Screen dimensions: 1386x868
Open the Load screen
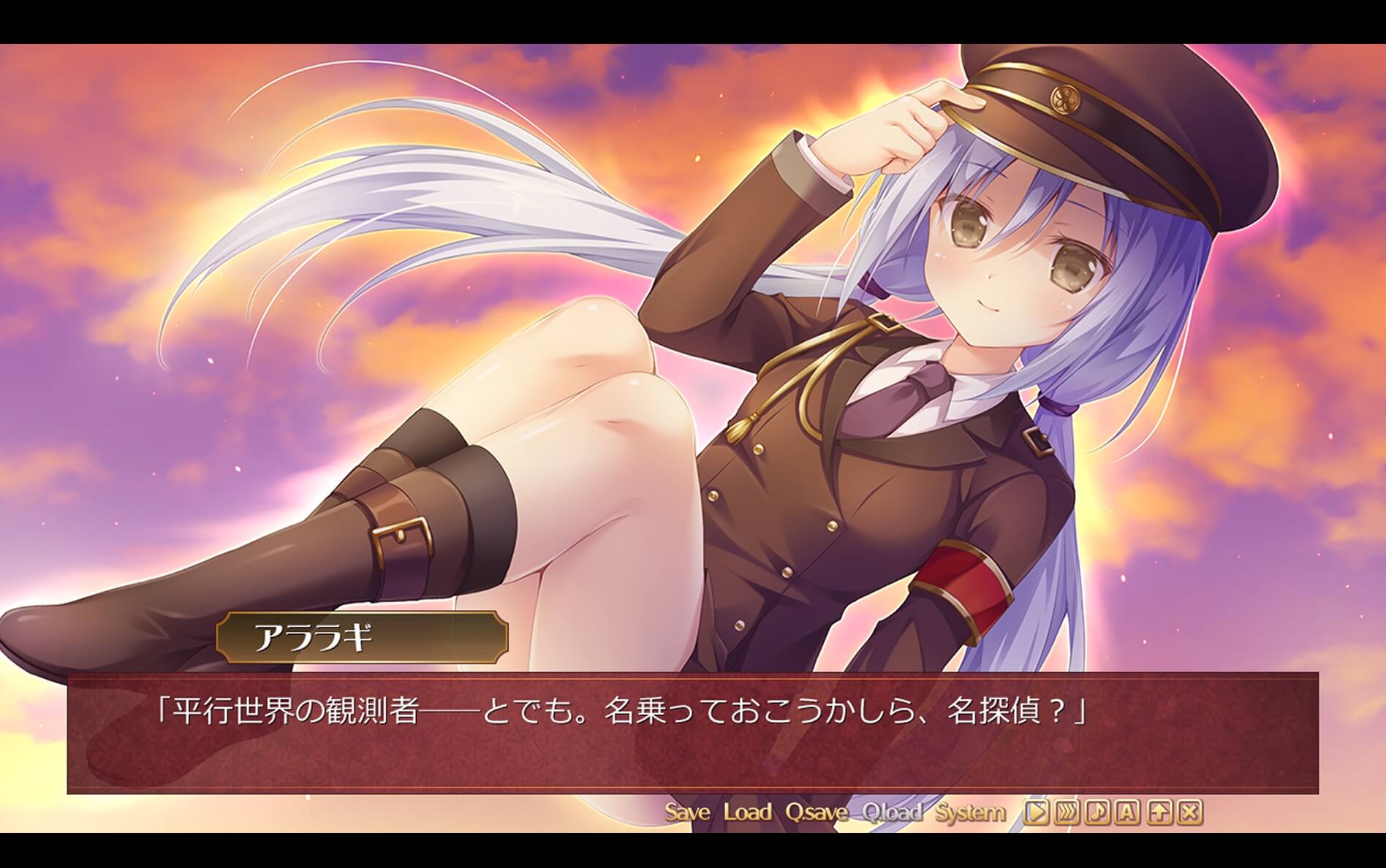[x=747, y=812]
